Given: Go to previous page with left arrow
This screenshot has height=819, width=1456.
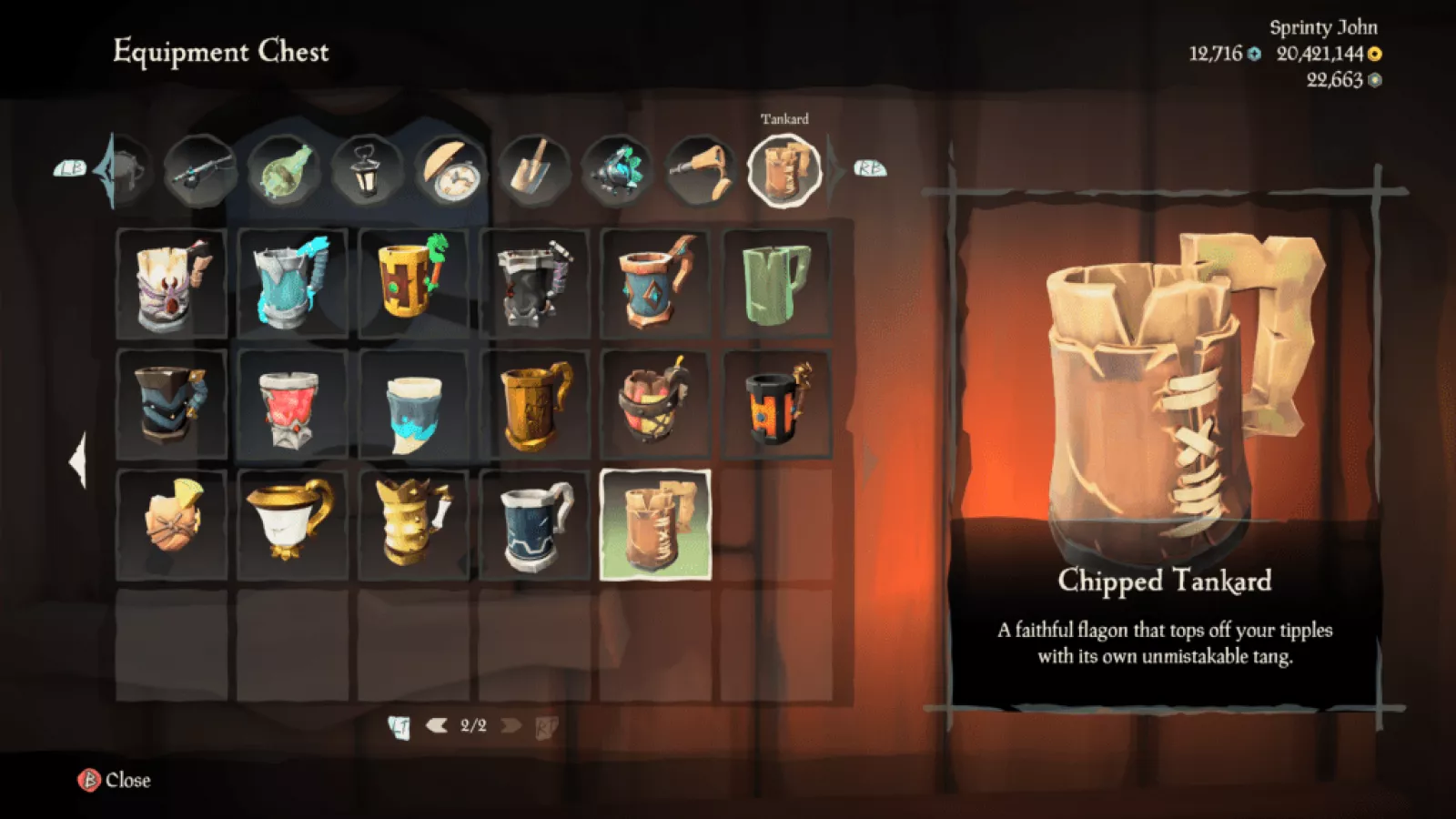Looking at the screenshot, I should [x=437, y=725].
